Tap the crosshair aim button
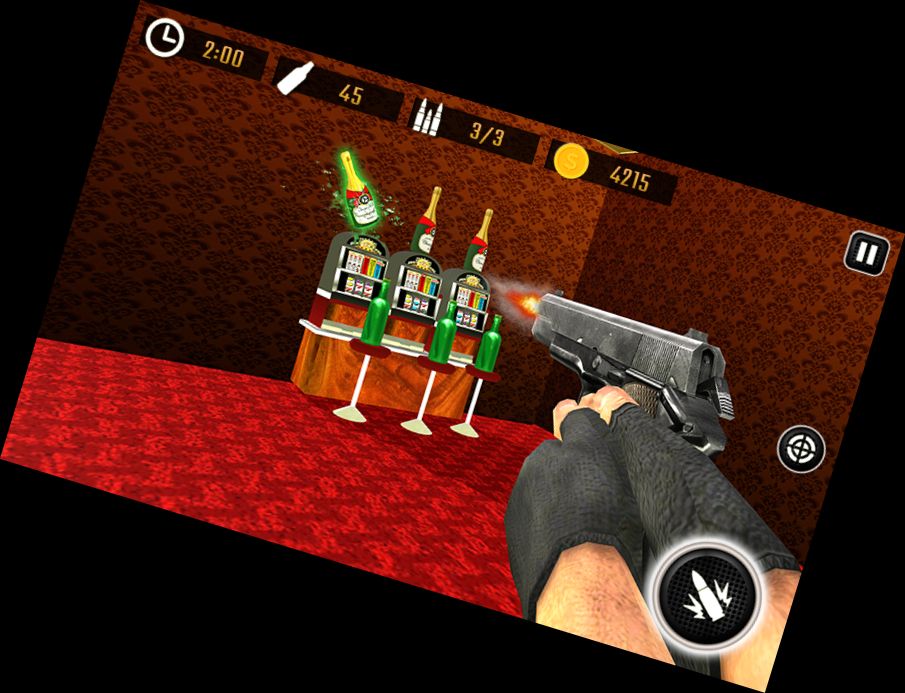The image size is (905, 693). click(x=801, y=449)
